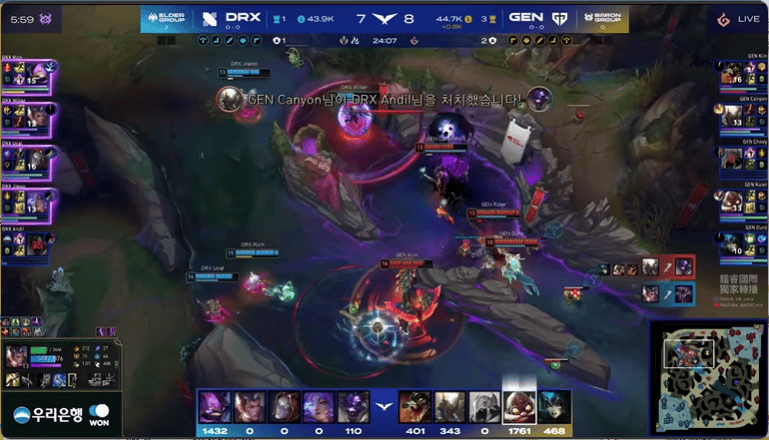This screenshot has height=440, width=769.
Task: Choose the bottom-bar portrait showing 468 gold
Action: (x=554, y=408)
